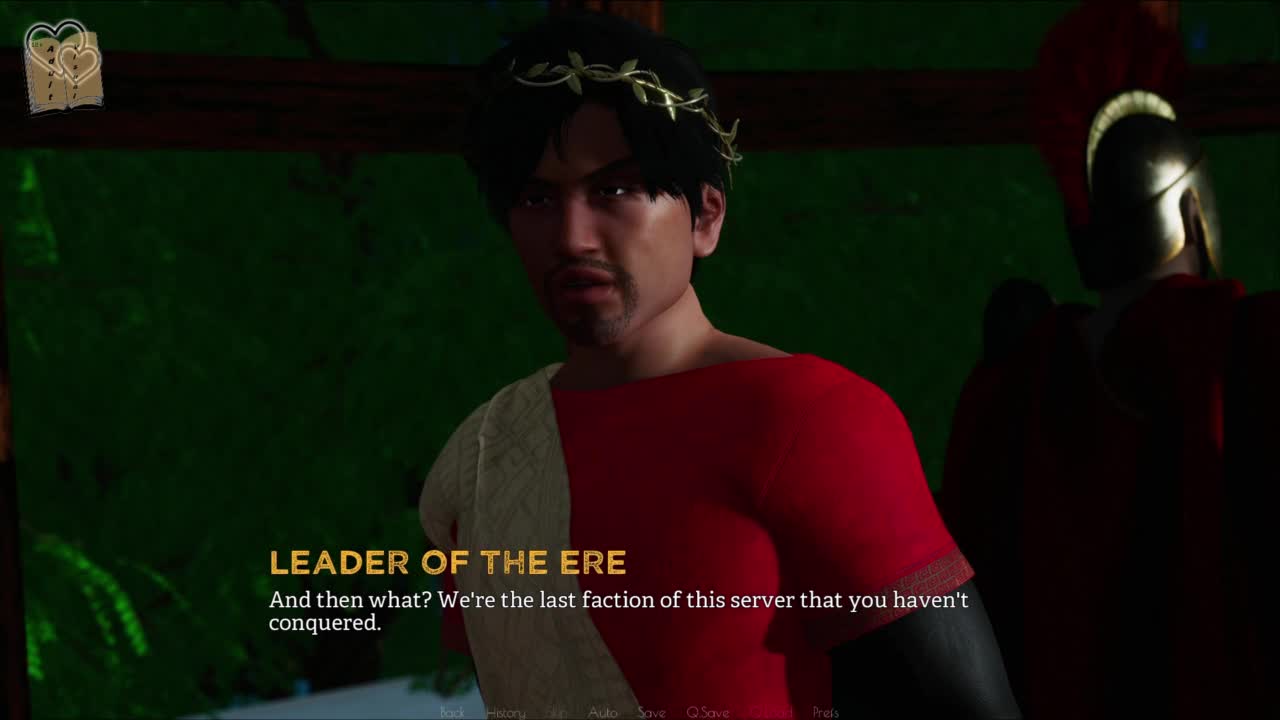Open the Prefs settings menu

click(825, 712)
